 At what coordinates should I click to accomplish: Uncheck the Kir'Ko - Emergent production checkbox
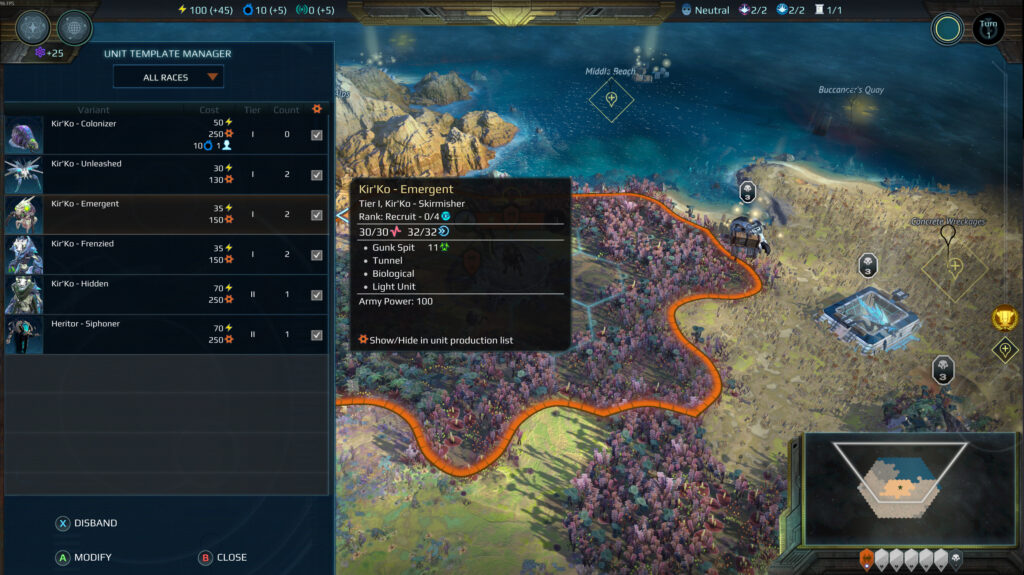pos(317,215)
